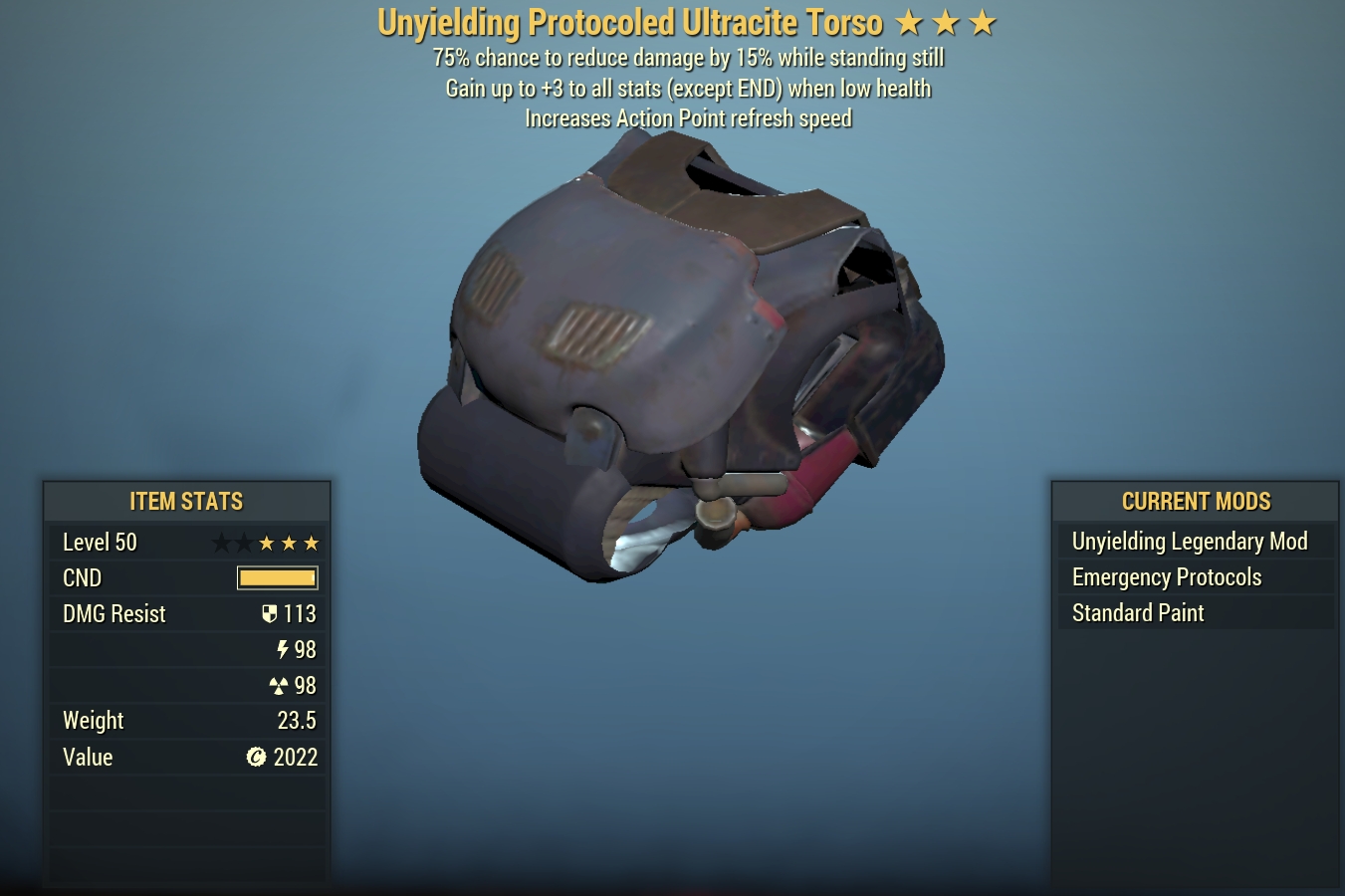Viewport: 1345px width, 896px height.
Task: Click the caps currency icon beside 2022
Action: [x=258, y=758]
